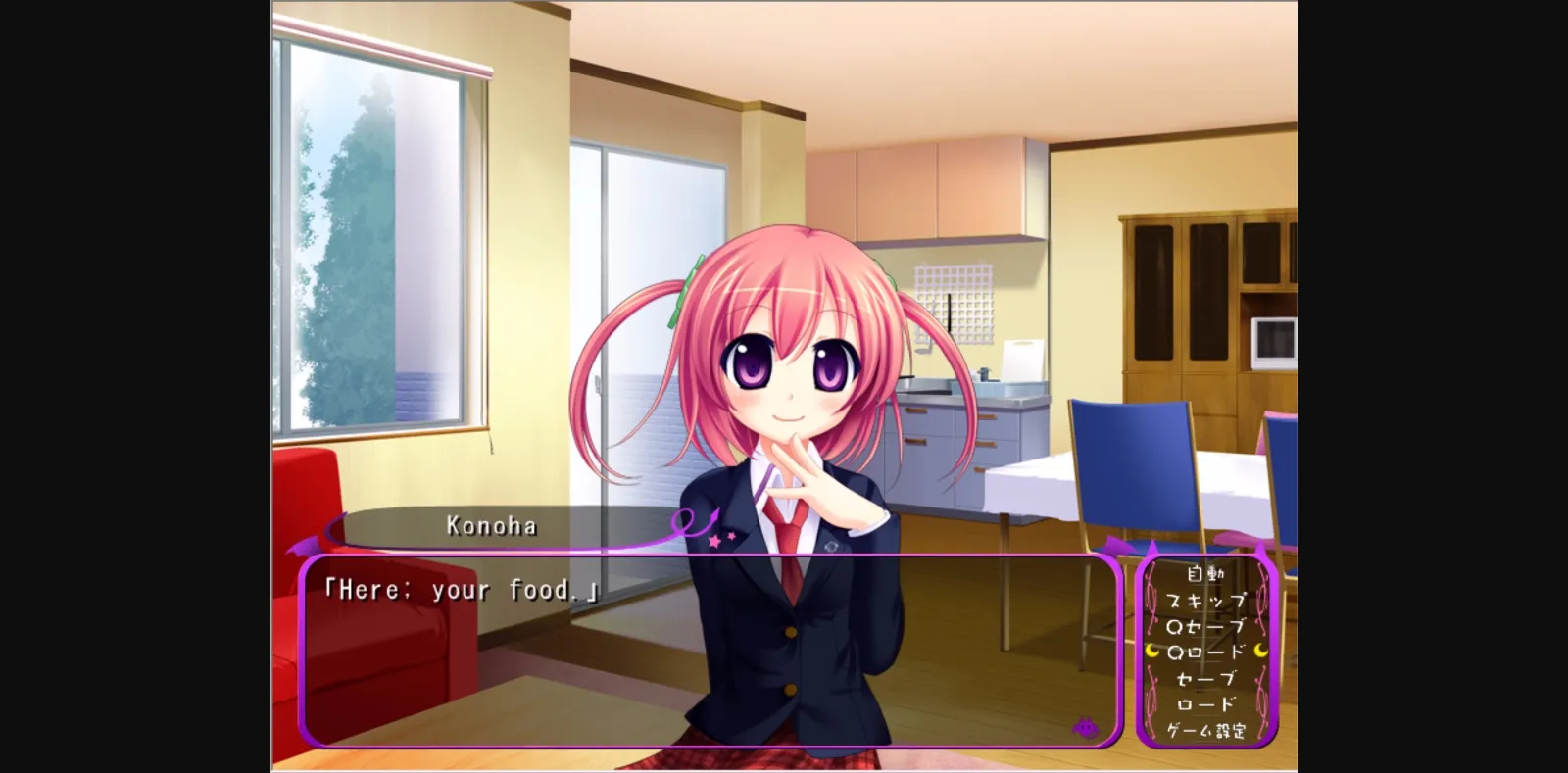Click the Konoha name banner
Image resolution: width=1568 pixels, height=773 pixels.
490,526
